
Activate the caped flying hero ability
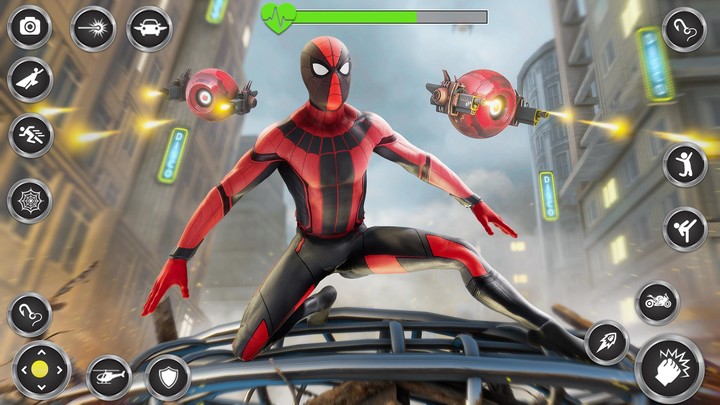[x=29, y=79]
